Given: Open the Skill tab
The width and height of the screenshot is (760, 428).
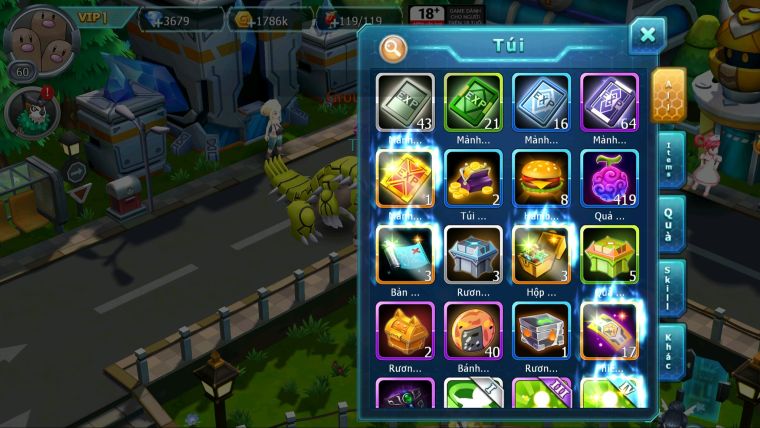Looking at the screenshot, I should (671, 288).
